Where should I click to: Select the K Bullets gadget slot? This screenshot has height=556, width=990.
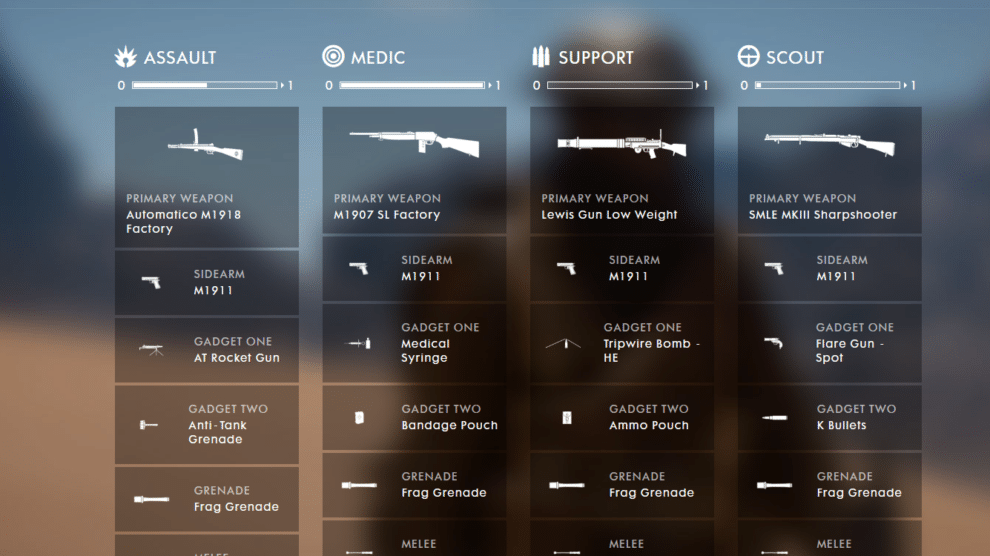(829, 418)
